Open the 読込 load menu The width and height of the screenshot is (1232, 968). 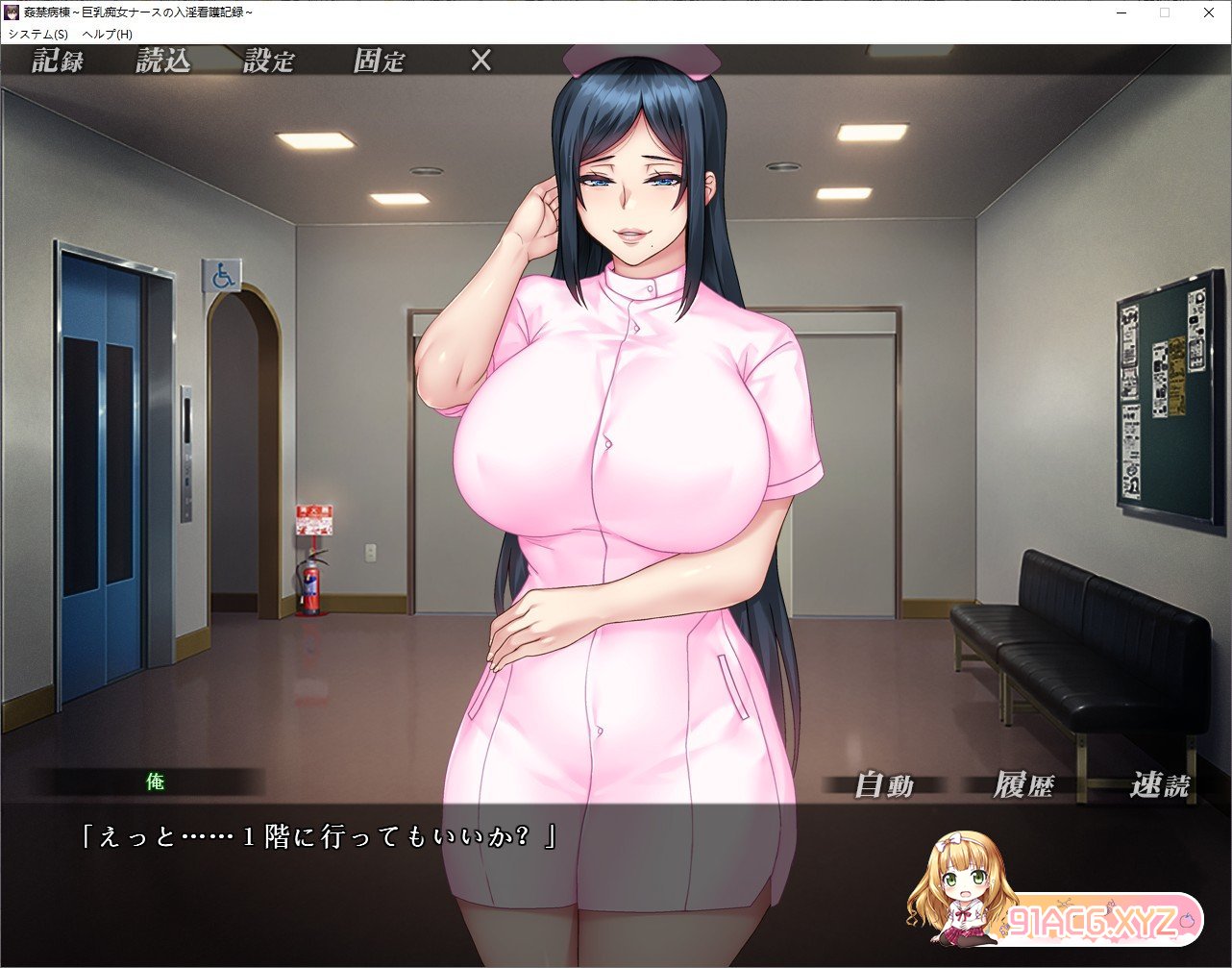click(163, 62)
